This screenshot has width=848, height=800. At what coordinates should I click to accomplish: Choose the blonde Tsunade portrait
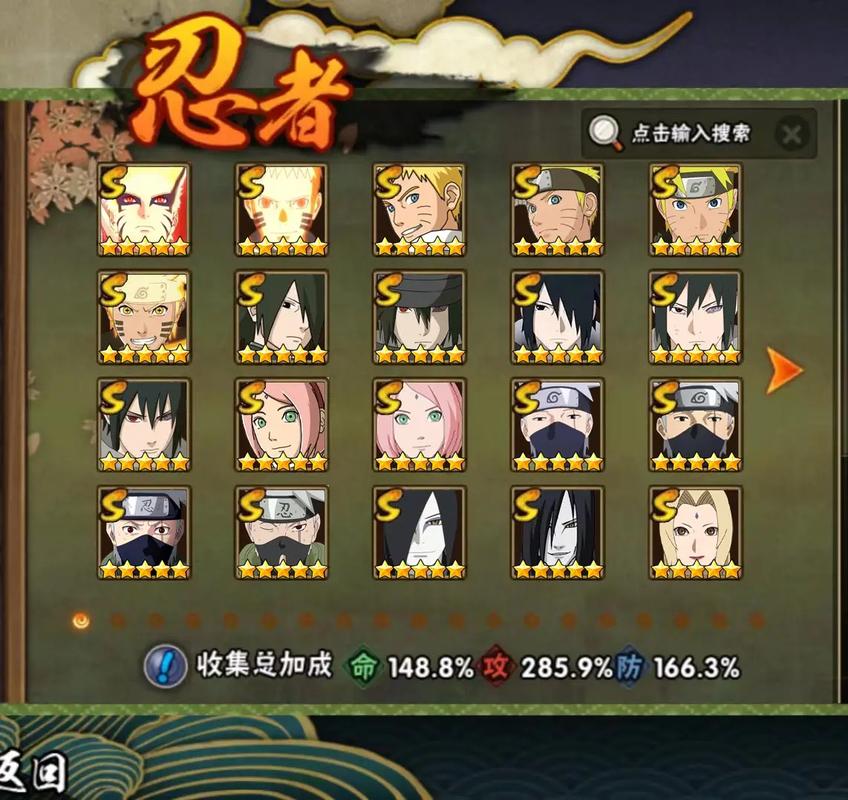tap(695, 533)
